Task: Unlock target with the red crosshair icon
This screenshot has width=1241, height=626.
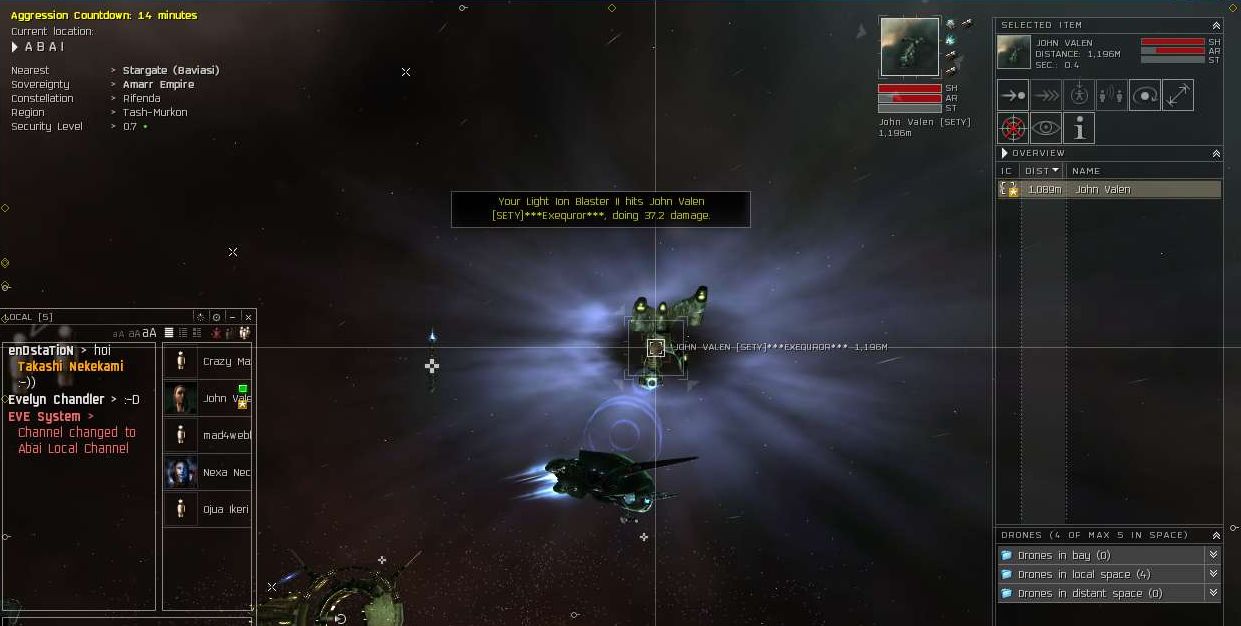Action: point(1013,128)
